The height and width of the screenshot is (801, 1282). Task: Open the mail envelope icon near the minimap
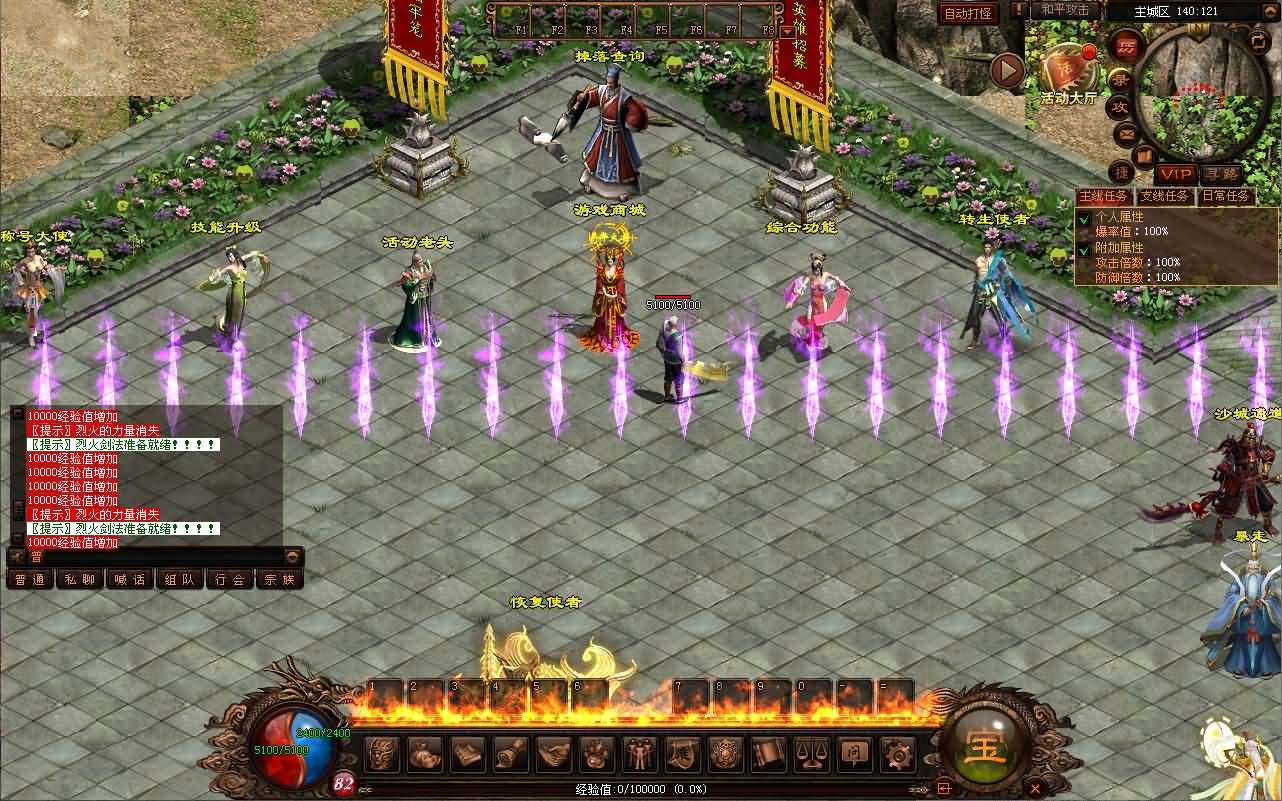pyautogui.click(x=1124, y=135)
